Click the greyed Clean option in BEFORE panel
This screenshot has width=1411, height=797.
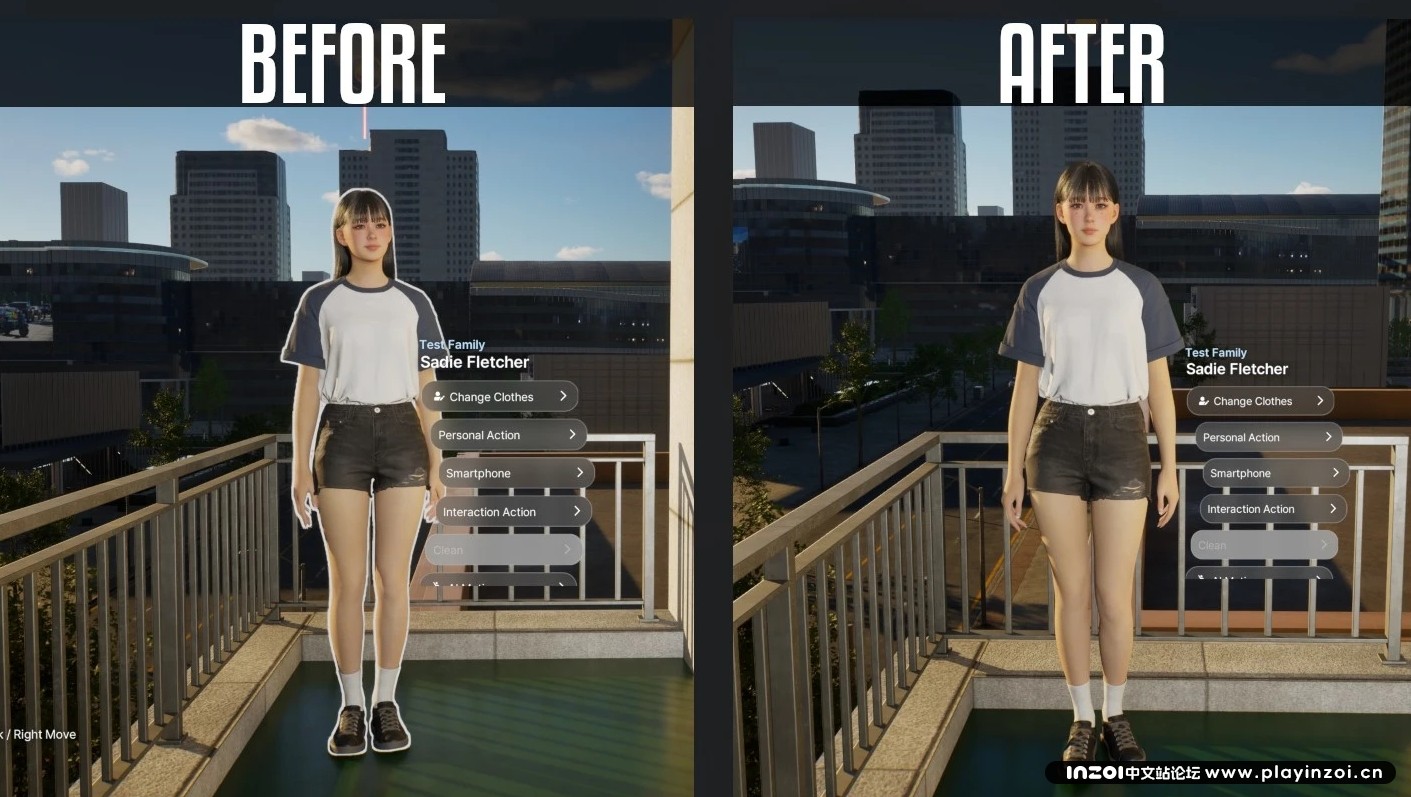[503, 549]
